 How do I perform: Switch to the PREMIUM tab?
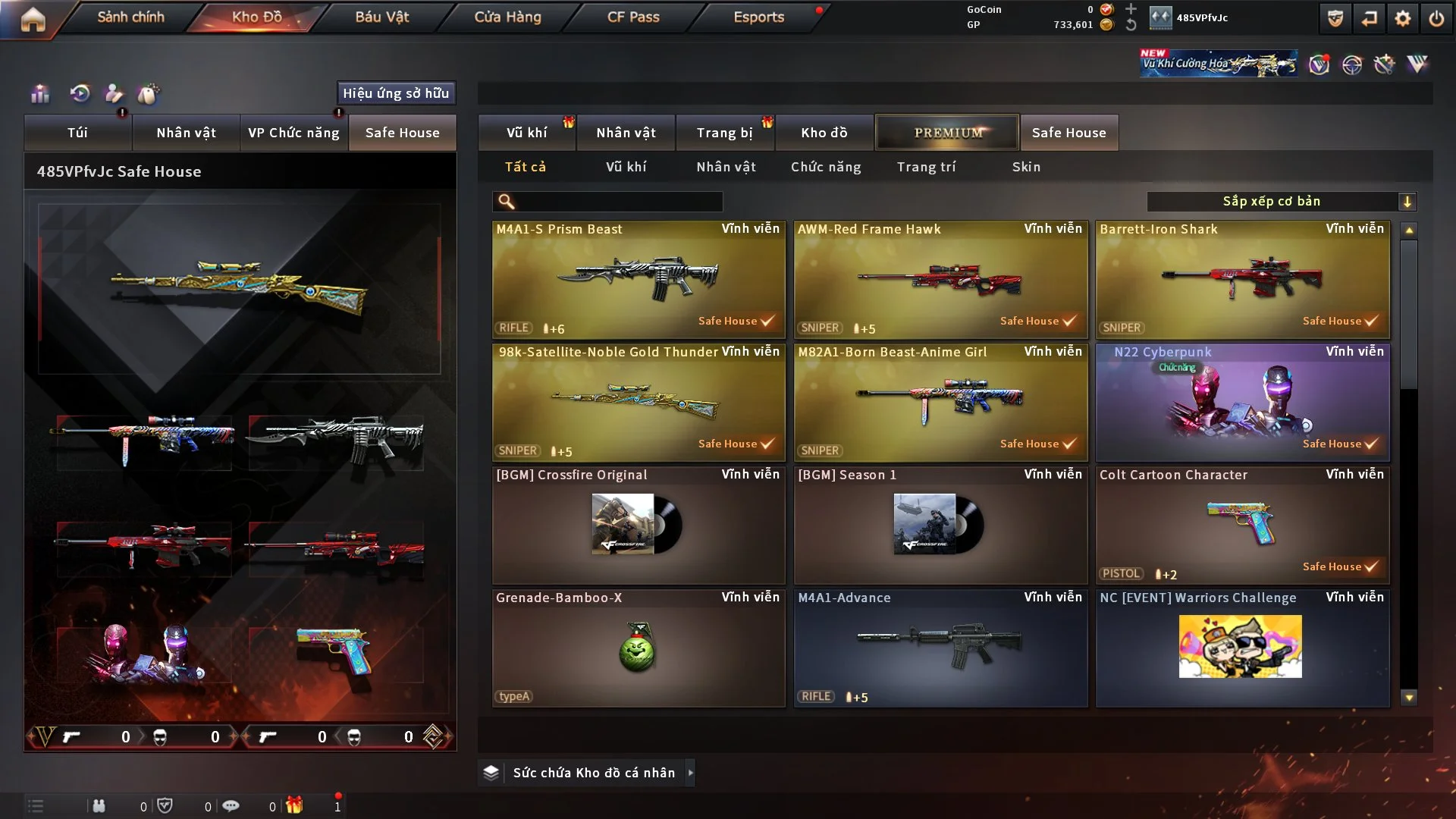click(x=947, y=133)
